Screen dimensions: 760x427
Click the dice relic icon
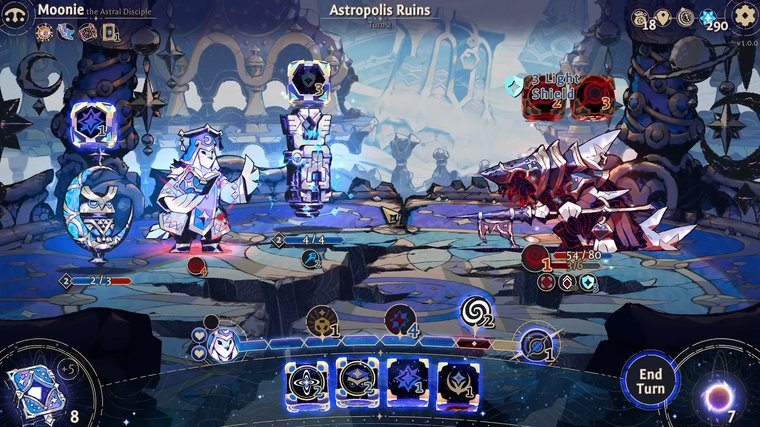[86, 33]
